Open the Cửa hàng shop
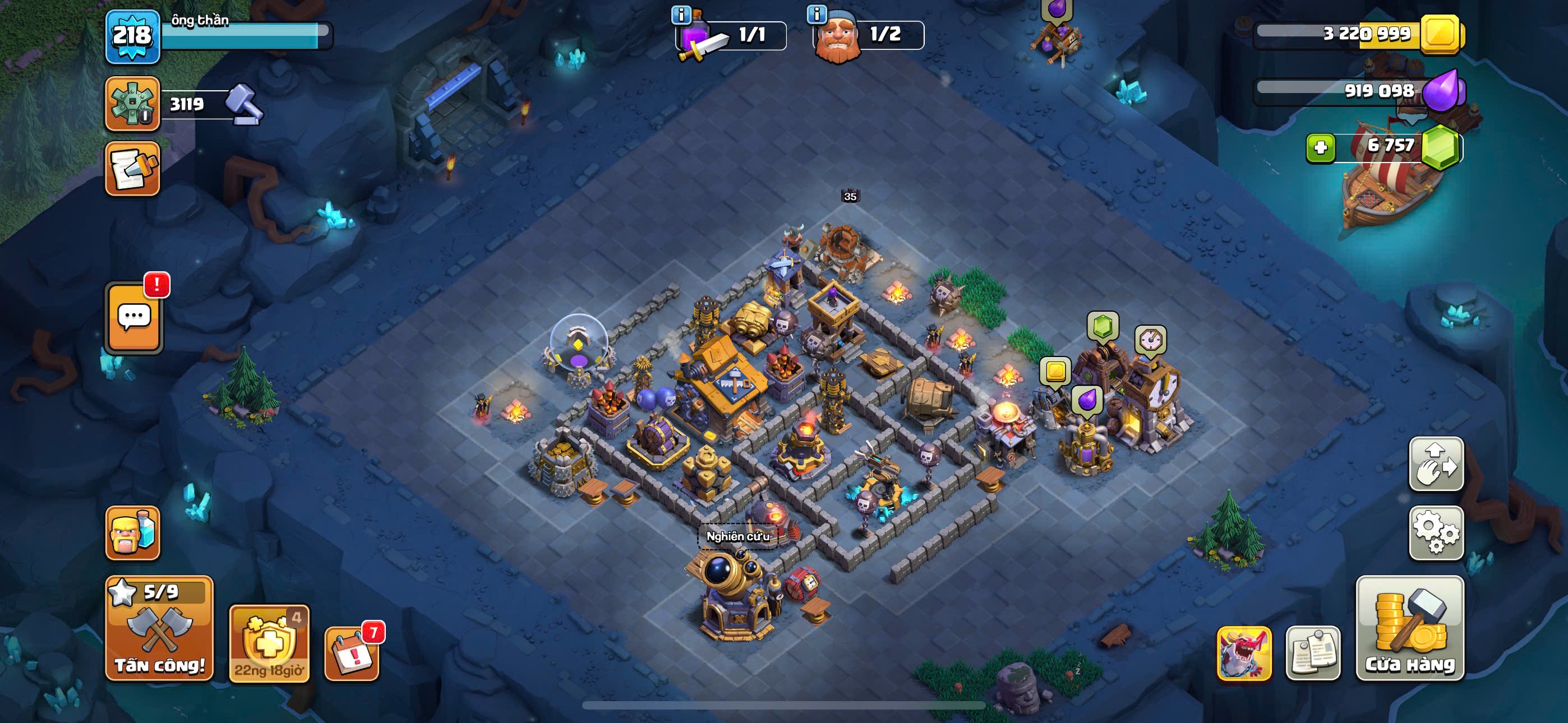The image size is (1568, 723). [x=1410, y=629]
